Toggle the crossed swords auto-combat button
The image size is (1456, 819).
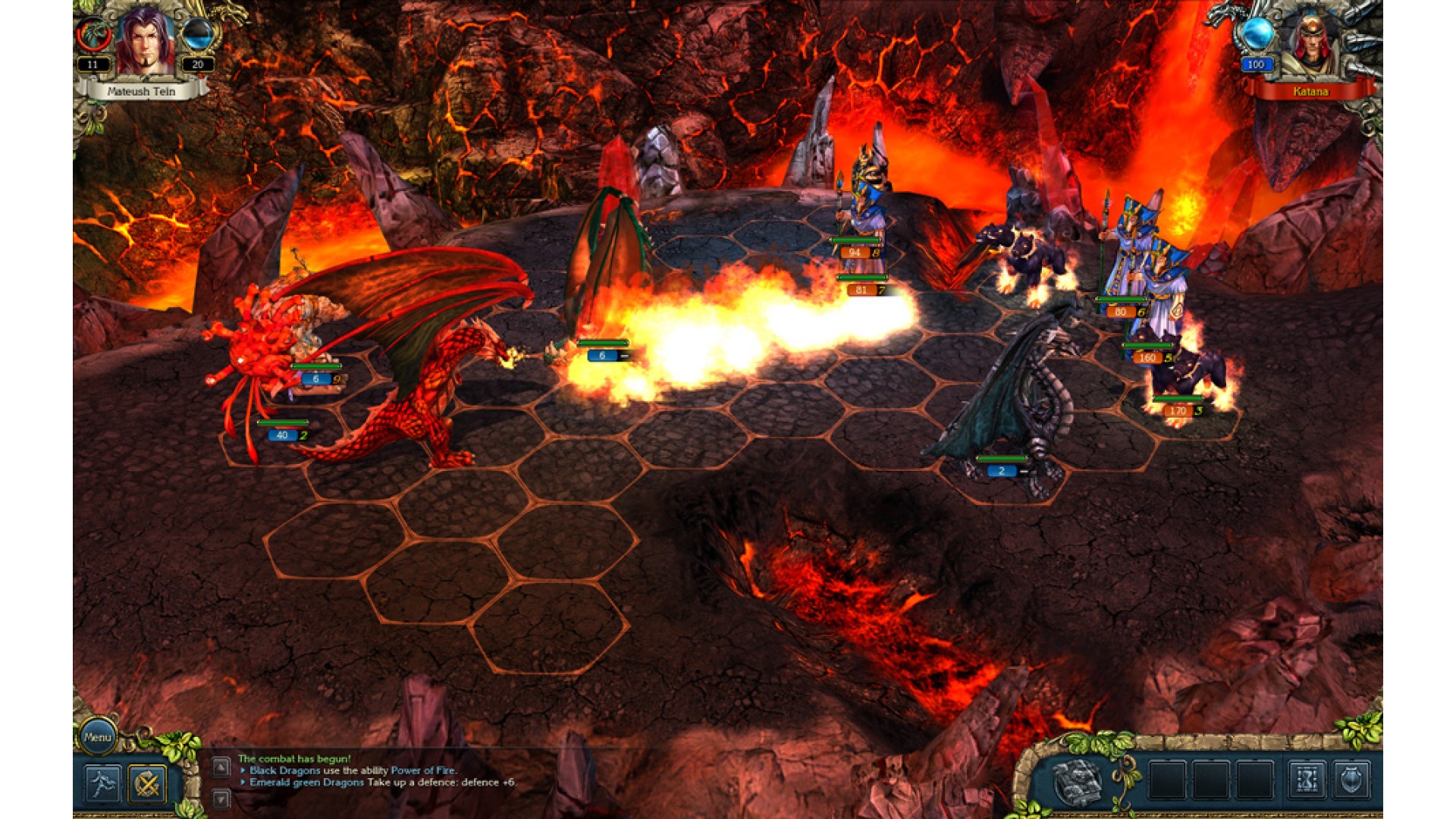147,783
